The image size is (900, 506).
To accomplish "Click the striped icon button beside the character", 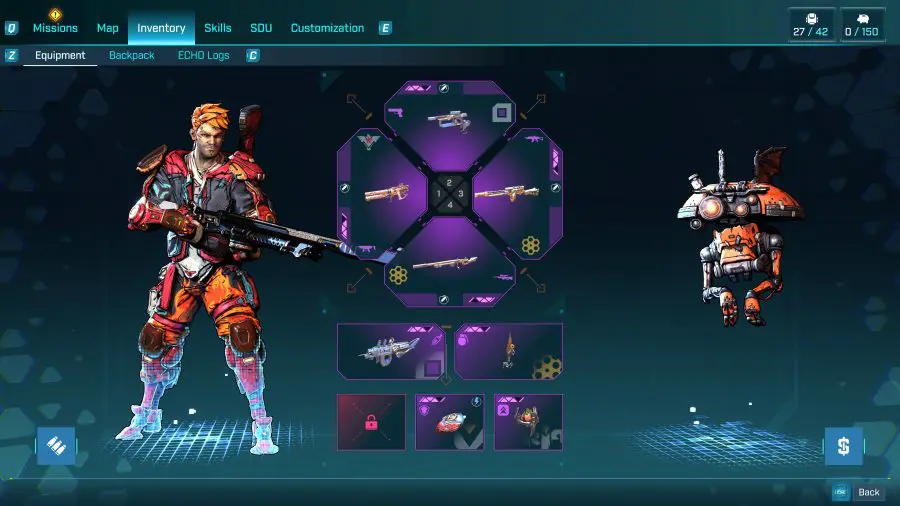I will click(56, 446).
